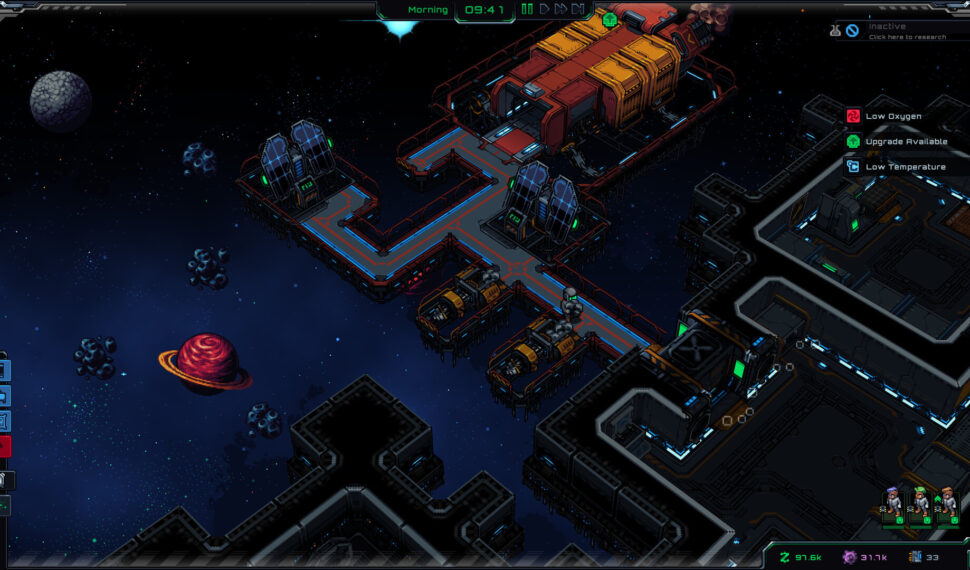Select the fastest speed button

578,10
